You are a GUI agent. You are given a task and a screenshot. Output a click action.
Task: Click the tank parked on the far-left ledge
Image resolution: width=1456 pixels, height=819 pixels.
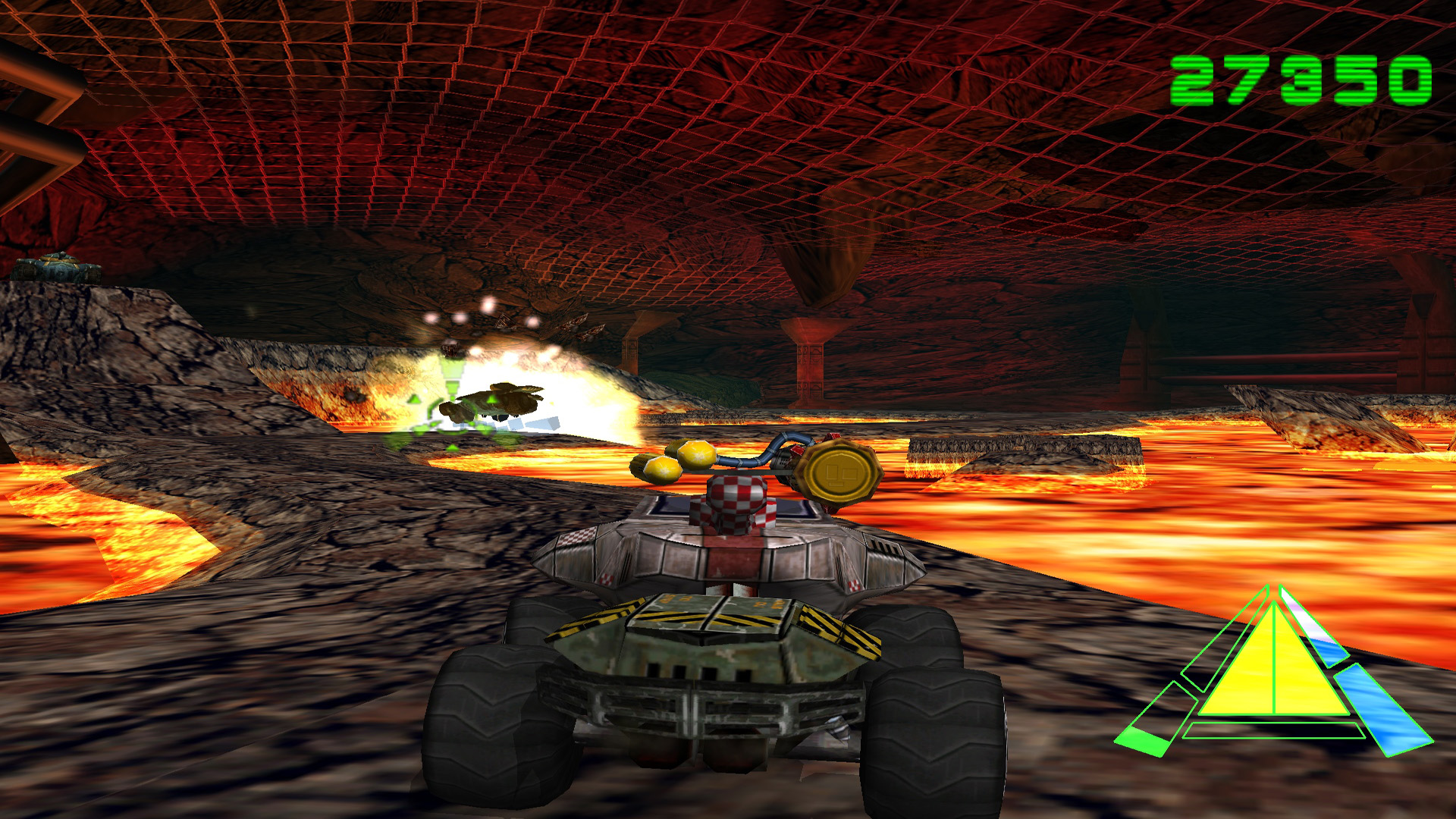(x=57, y=267)
